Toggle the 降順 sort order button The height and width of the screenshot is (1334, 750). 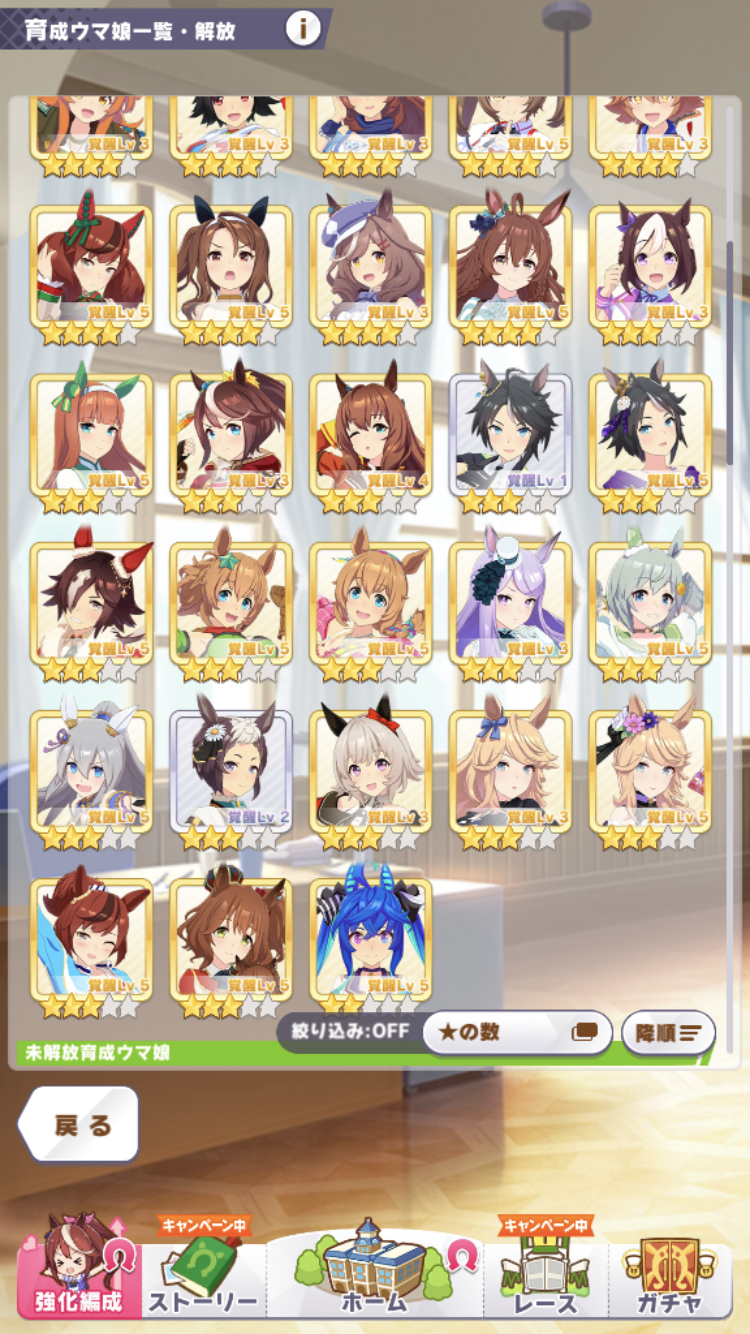point(668,1033)
